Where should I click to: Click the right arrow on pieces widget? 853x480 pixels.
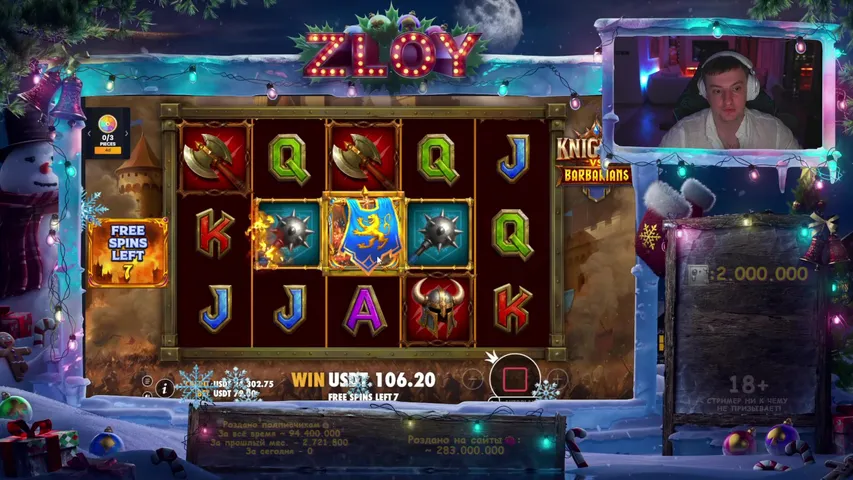(127, 131)
